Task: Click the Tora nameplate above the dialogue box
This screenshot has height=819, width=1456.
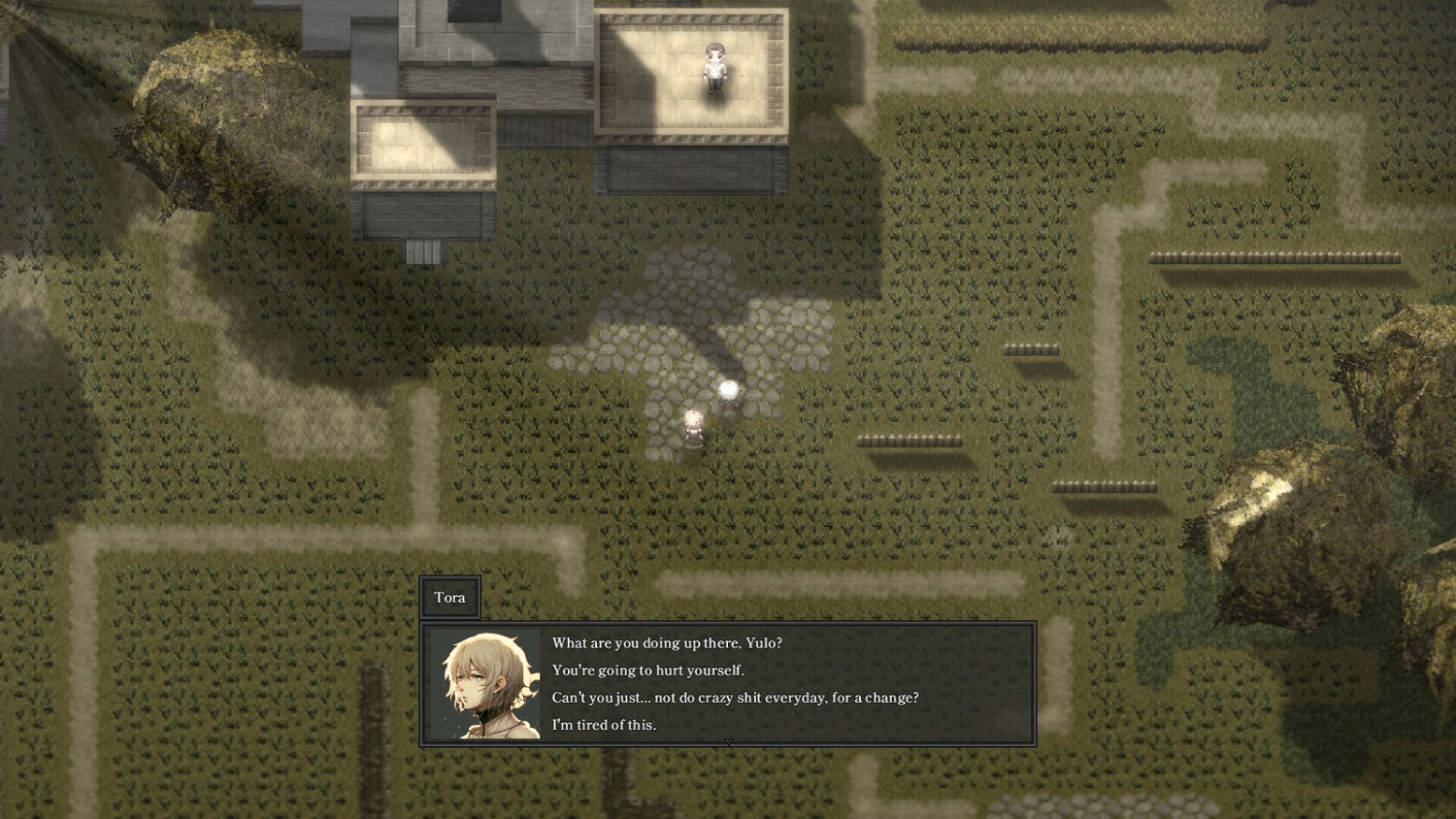Action: [450, 597]
